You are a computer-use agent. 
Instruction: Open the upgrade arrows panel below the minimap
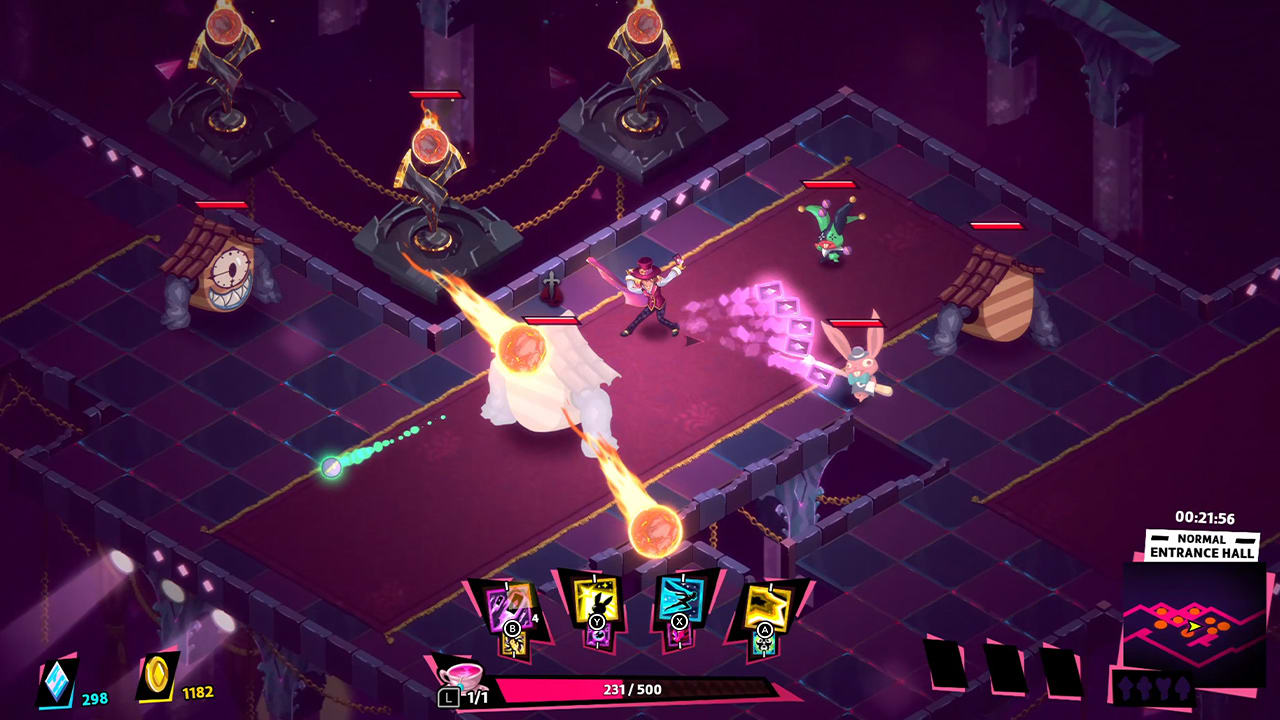click(x=1153, y=687)
